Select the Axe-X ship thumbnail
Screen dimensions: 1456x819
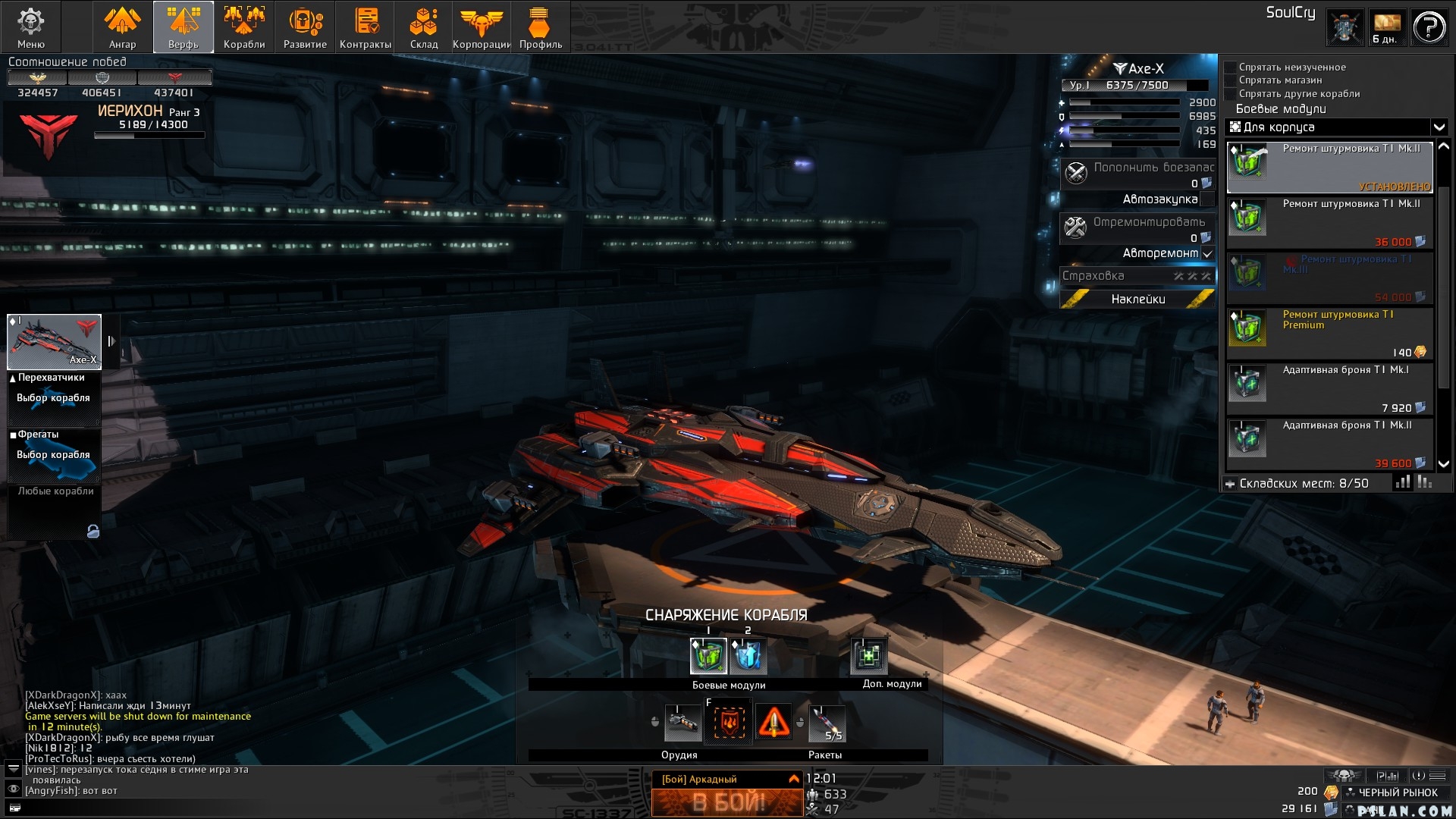[x=54, y=341]
